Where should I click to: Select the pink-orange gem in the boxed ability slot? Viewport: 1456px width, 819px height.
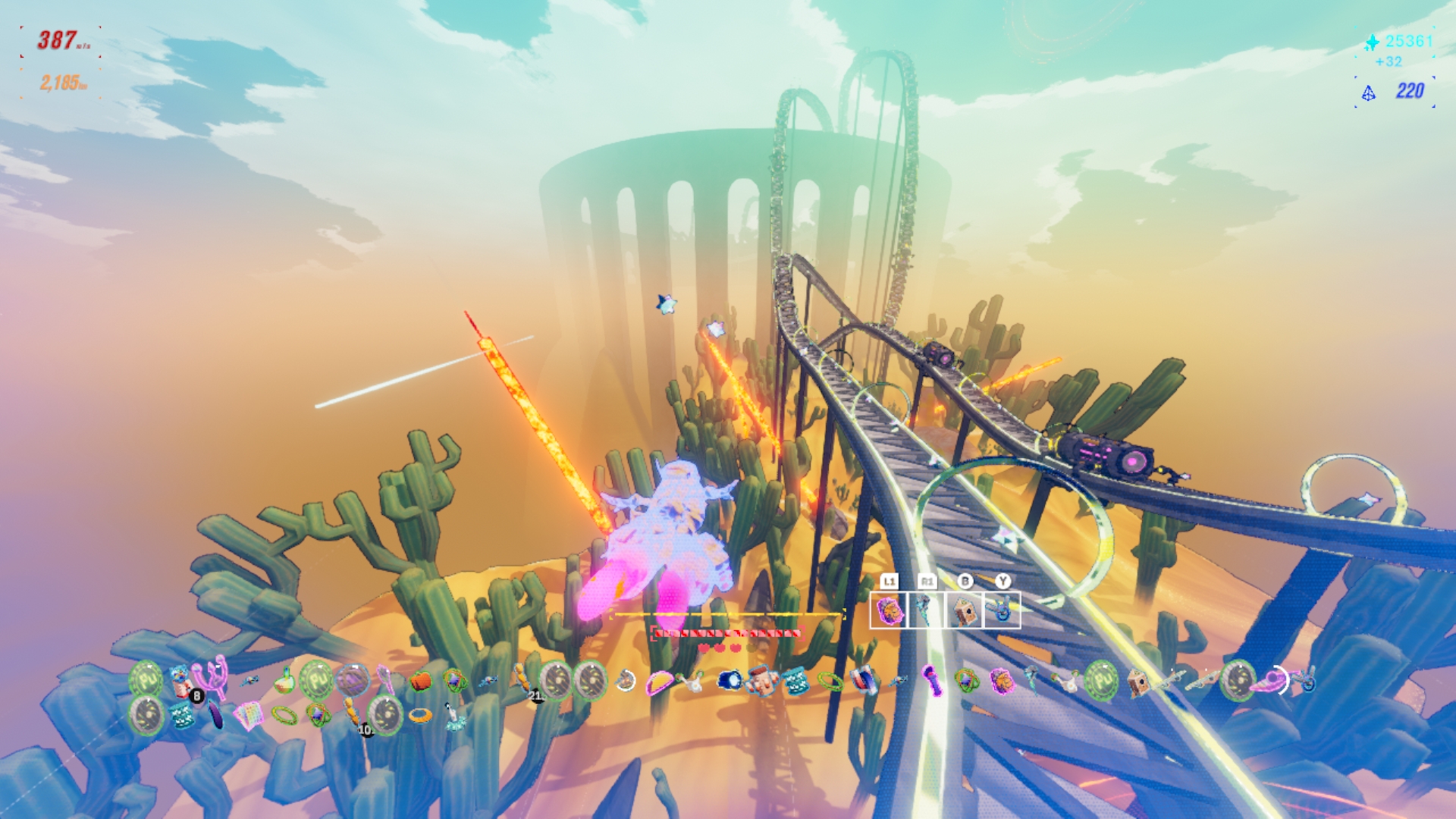tap(888, 610)
